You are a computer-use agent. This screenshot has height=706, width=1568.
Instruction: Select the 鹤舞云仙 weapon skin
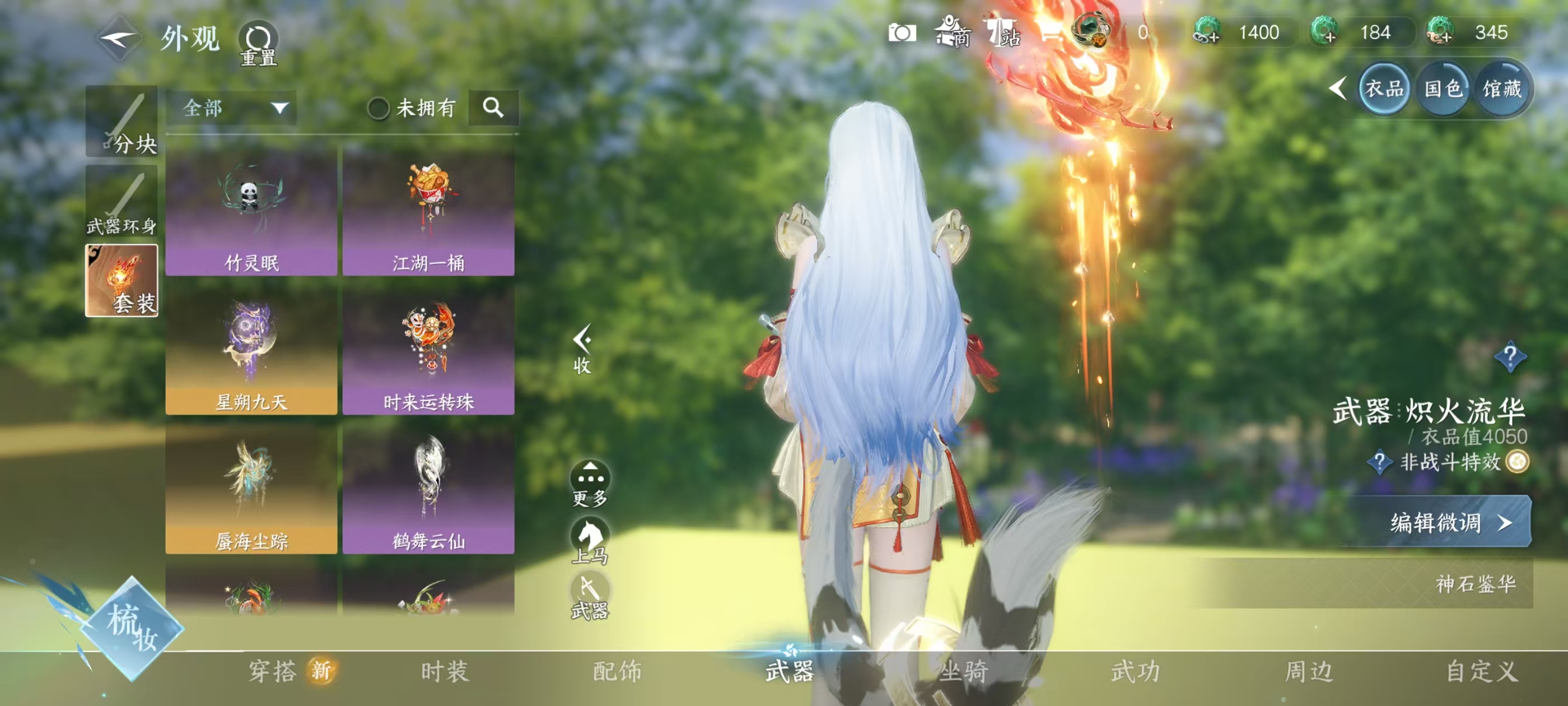click(428, 489)
